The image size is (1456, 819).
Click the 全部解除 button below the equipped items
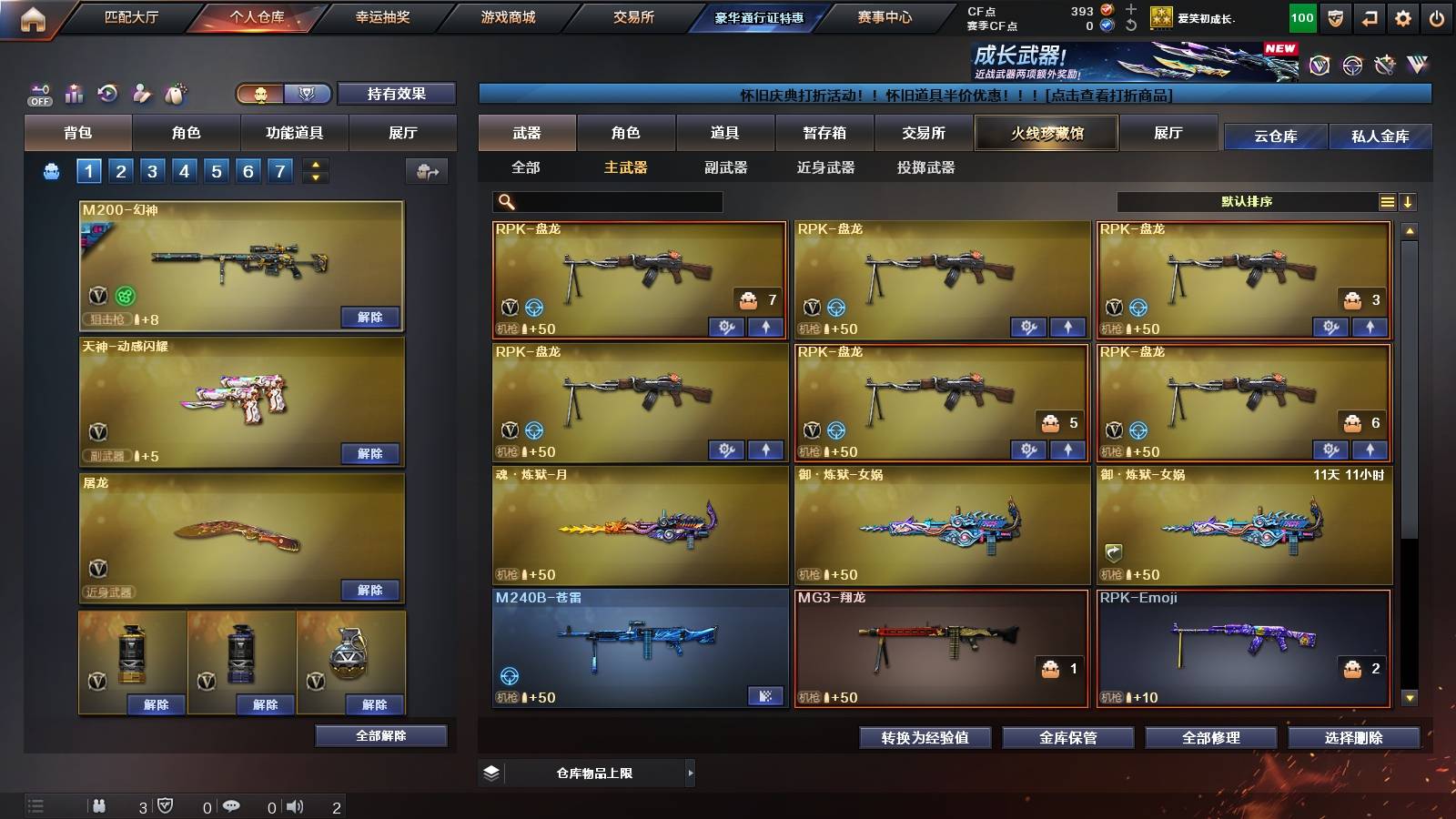[380, 735]
